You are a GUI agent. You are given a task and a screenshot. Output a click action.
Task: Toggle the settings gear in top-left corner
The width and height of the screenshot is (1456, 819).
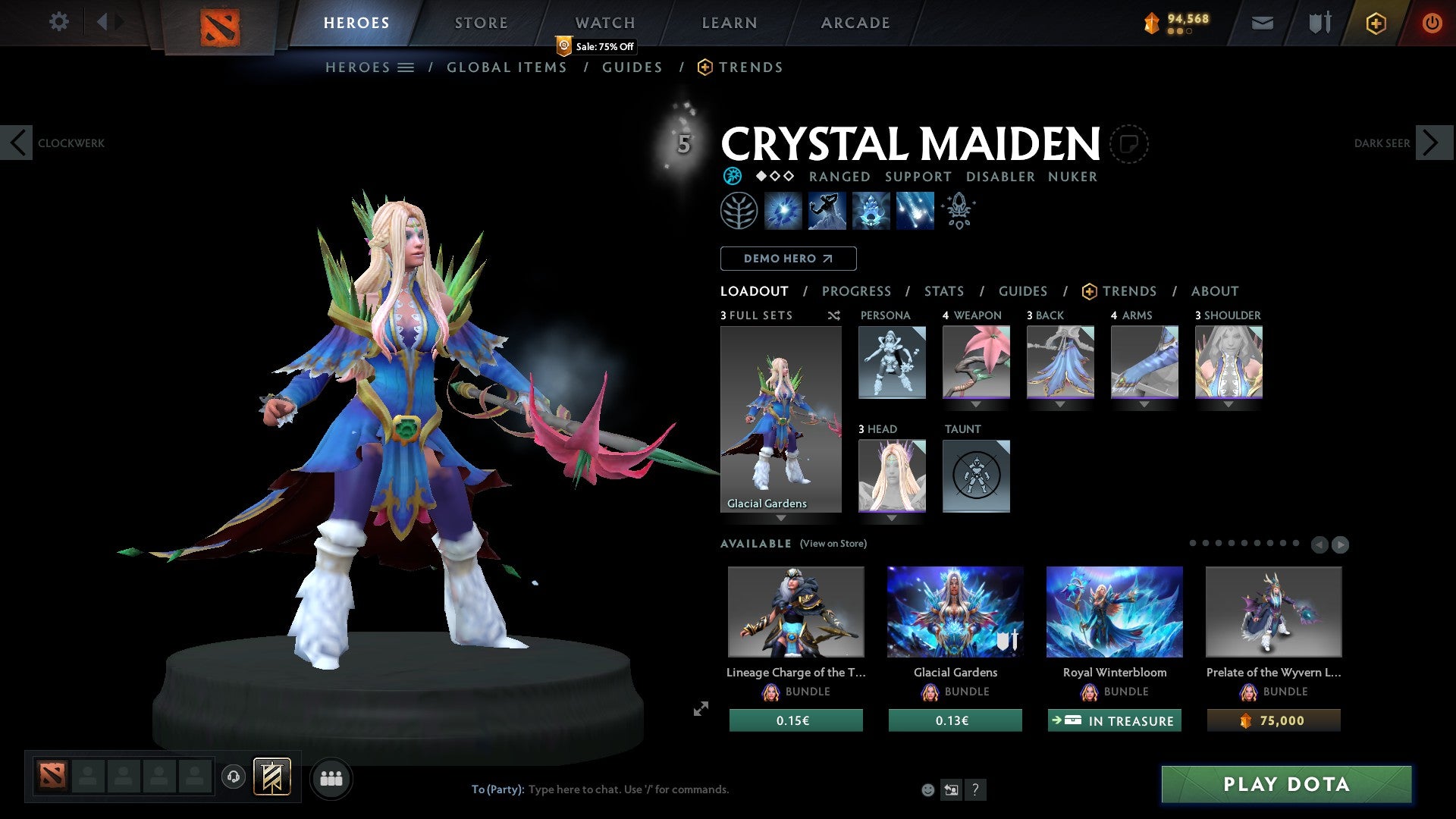point(58,22)
